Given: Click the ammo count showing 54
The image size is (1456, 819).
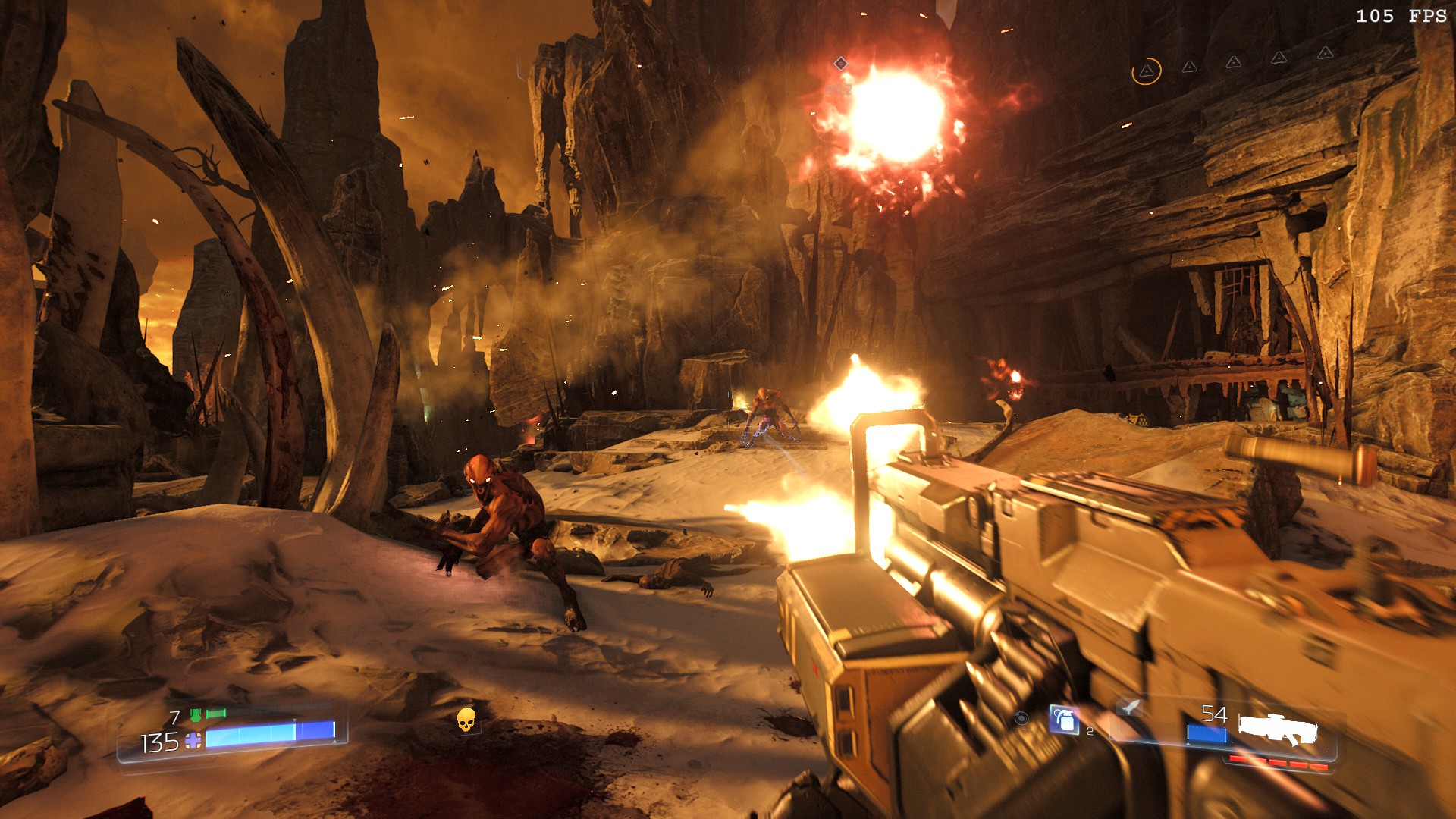Looking at the screenshot, I should click(x=1215, y=714).
